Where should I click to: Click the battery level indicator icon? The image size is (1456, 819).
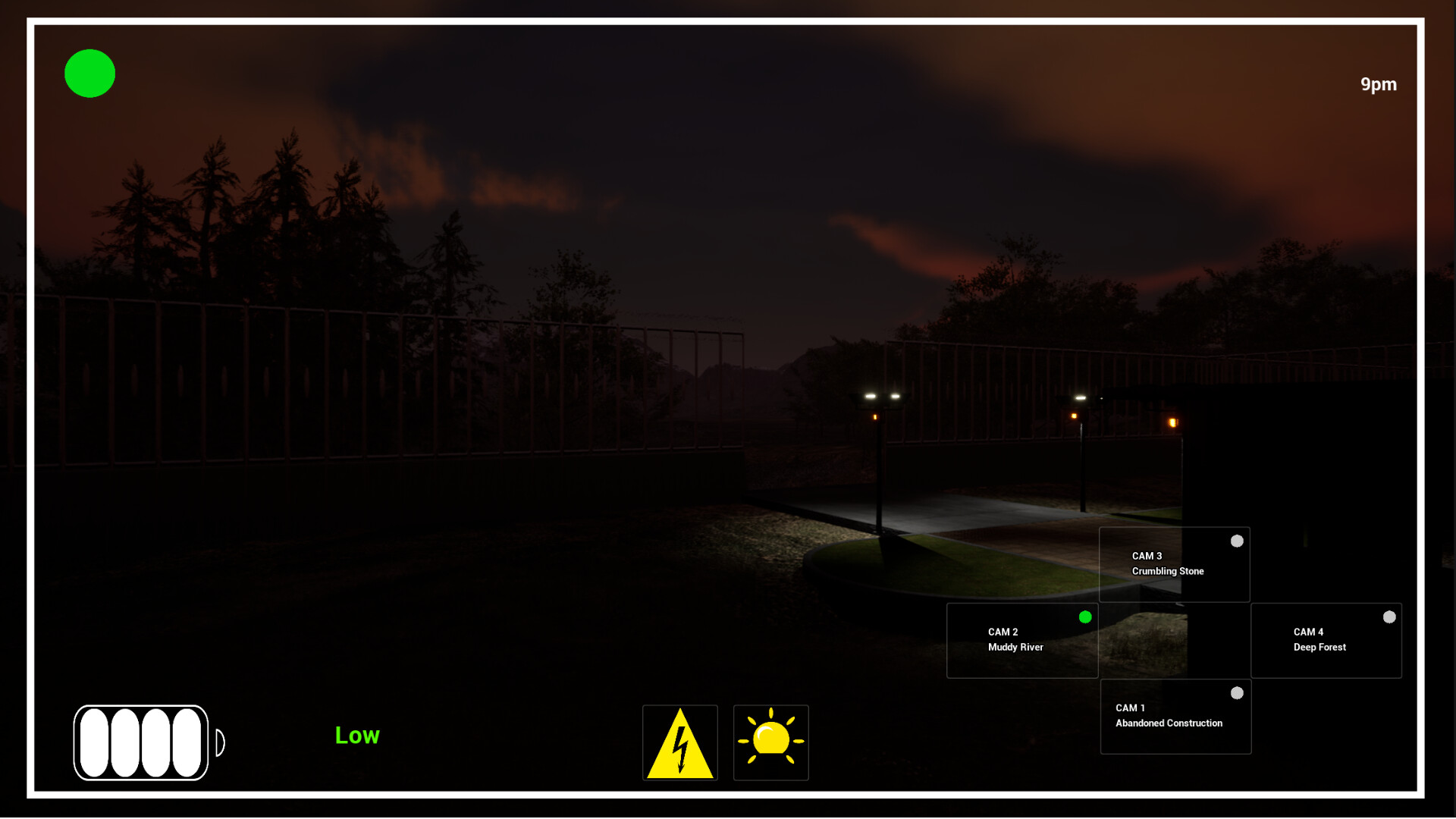[144, 742]
